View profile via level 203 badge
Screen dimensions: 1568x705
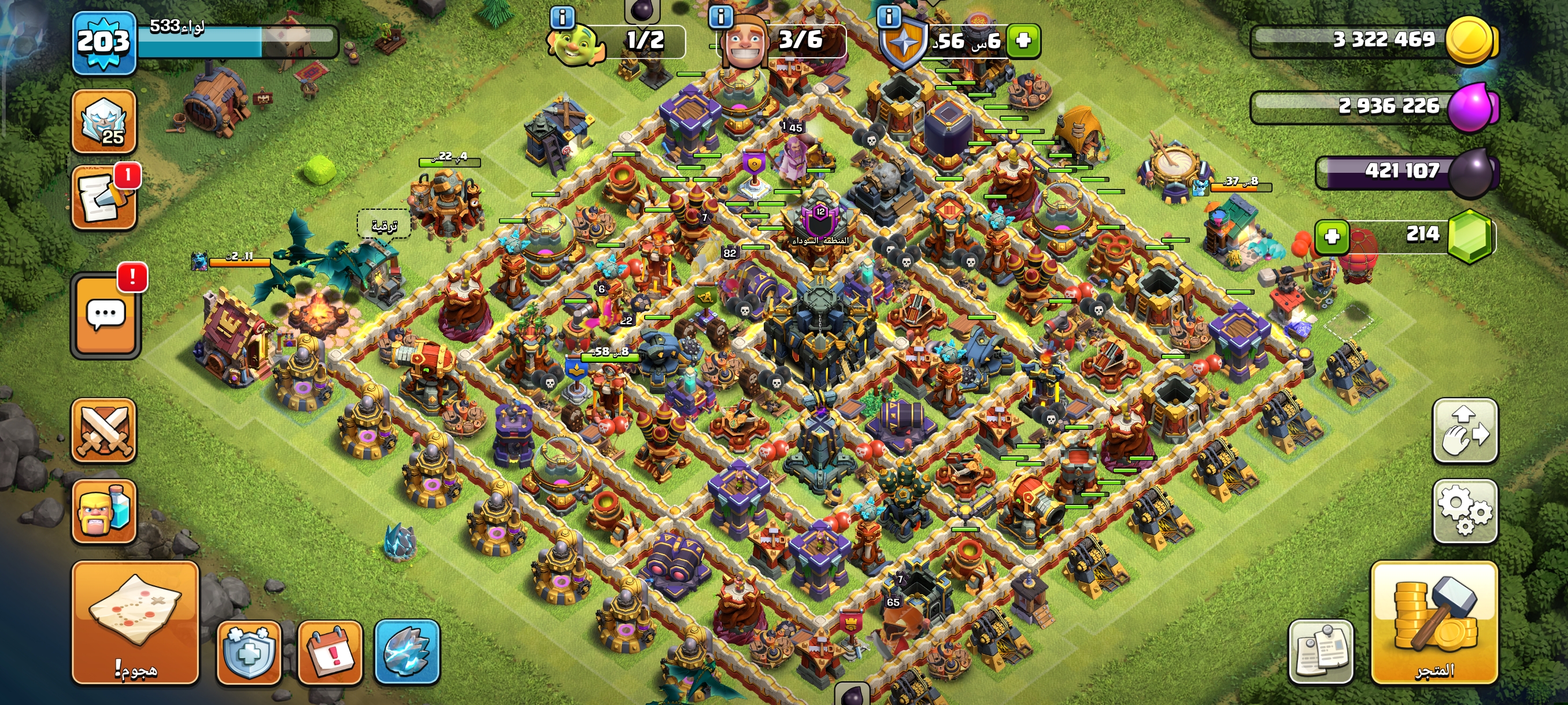click(x=103, y=43)
